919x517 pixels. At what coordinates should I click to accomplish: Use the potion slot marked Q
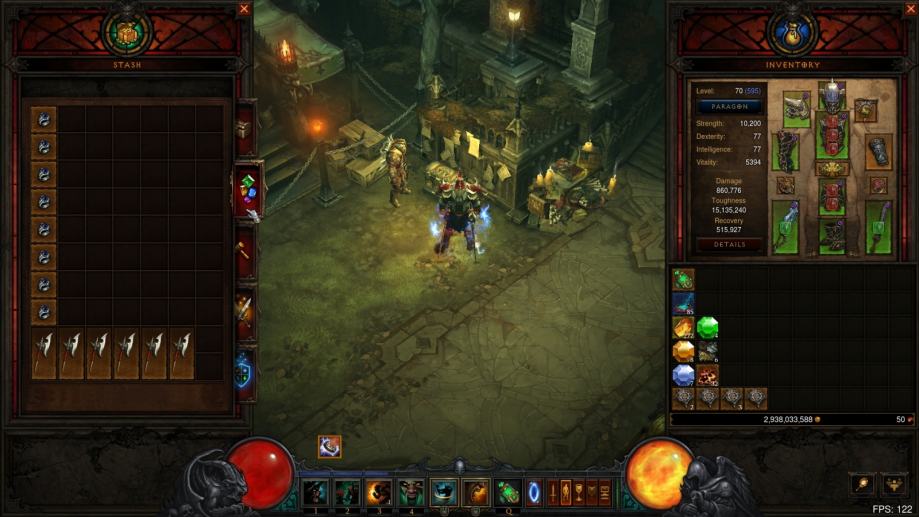click(x=507, y=492)
